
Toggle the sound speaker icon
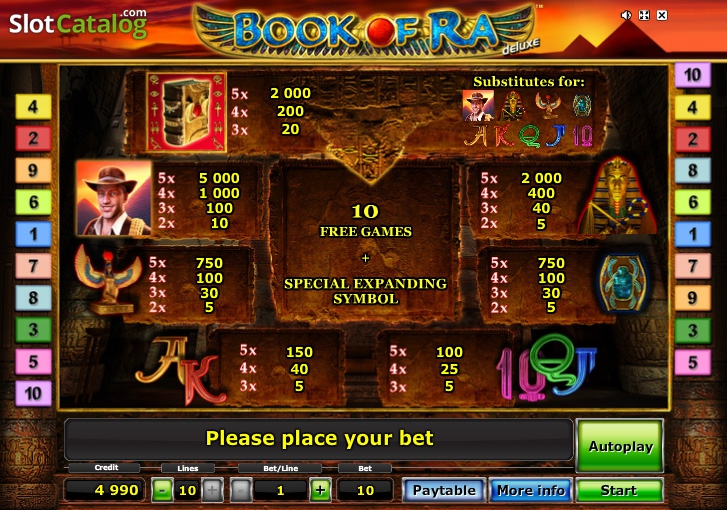point(626,15)
